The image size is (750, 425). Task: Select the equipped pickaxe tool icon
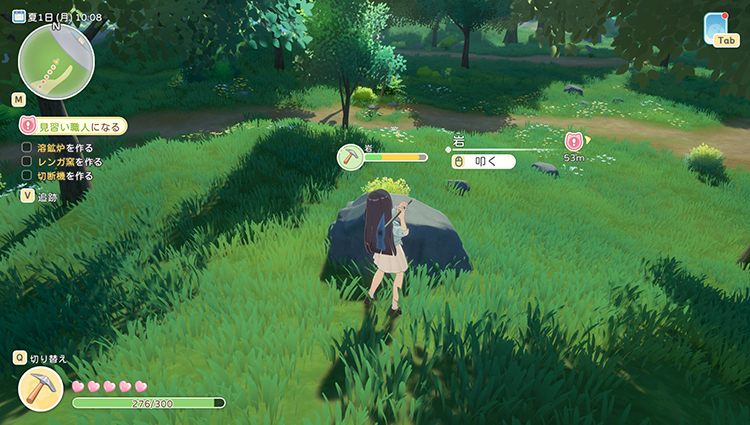[41, 388]
